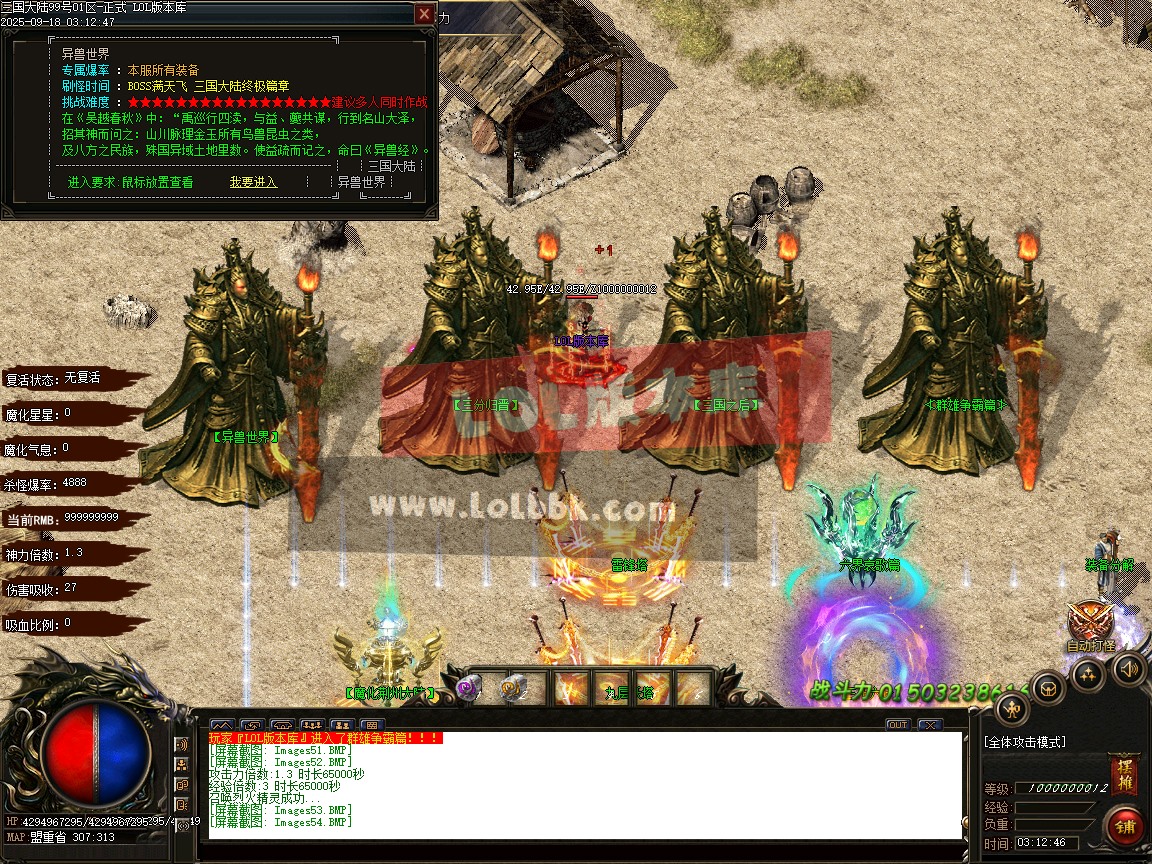Select the gold scroll in hotbar slot 2

[512, 688]
